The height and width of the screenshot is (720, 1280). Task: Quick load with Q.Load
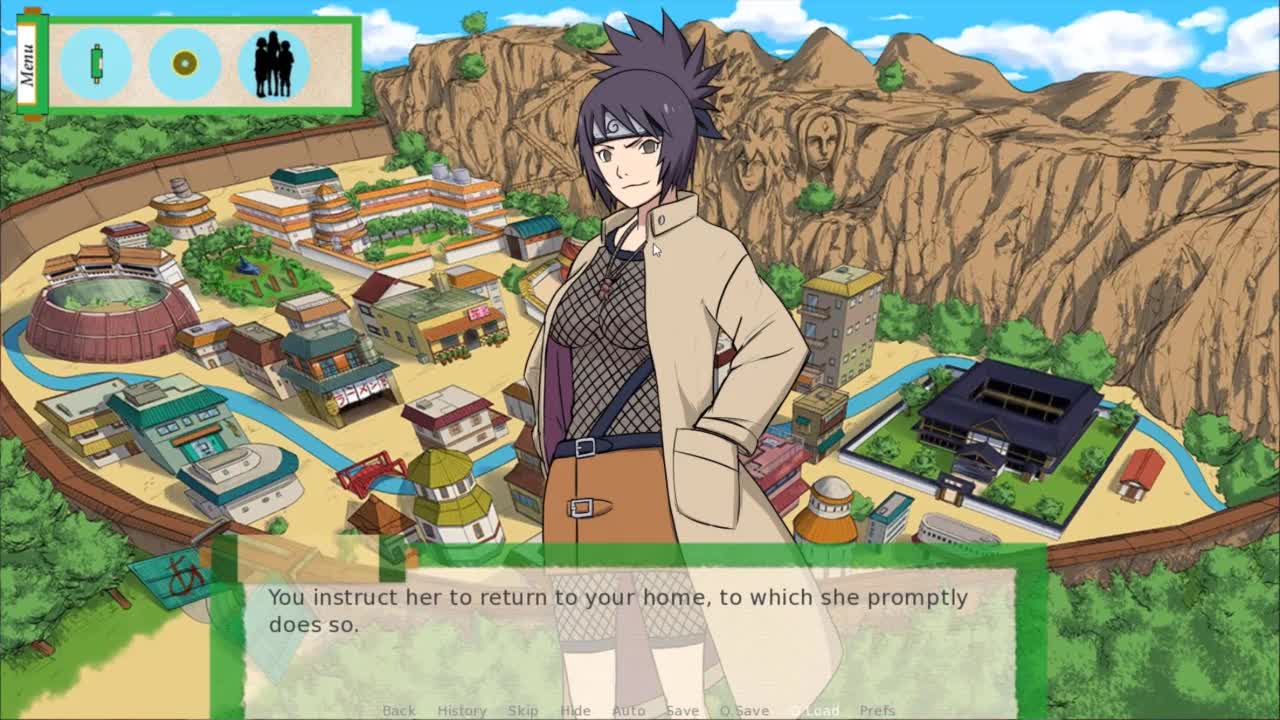816,711
